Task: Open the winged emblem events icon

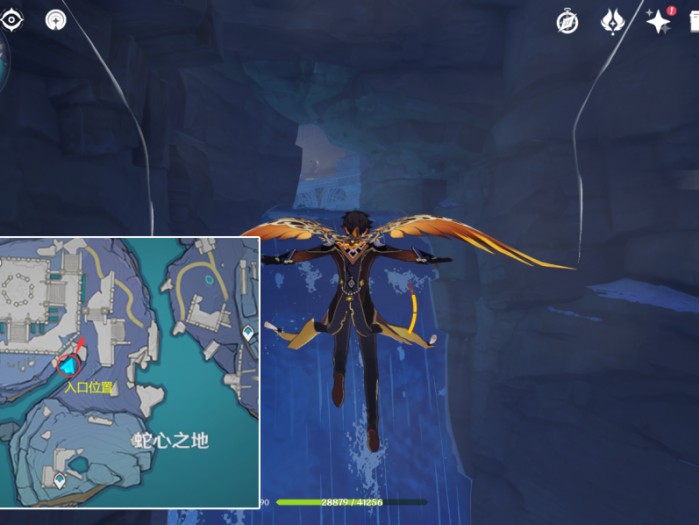Action: 612,22
